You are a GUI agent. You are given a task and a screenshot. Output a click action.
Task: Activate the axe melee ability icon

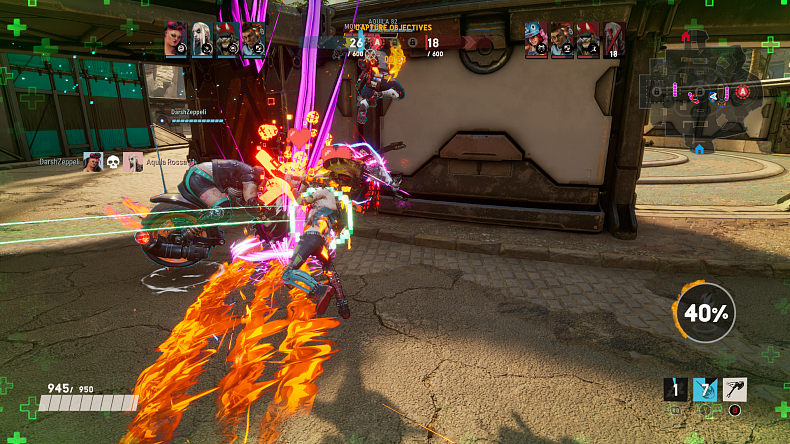tap(735, 389)
